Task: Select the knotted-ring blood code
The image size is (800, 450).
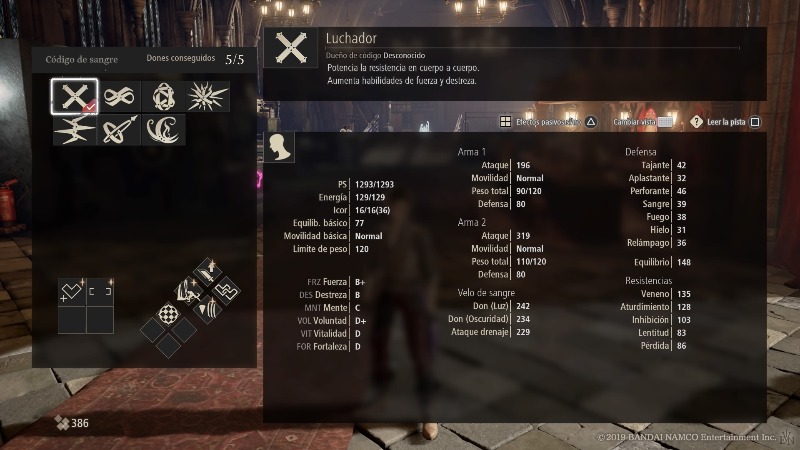Action: pos(163,97)
